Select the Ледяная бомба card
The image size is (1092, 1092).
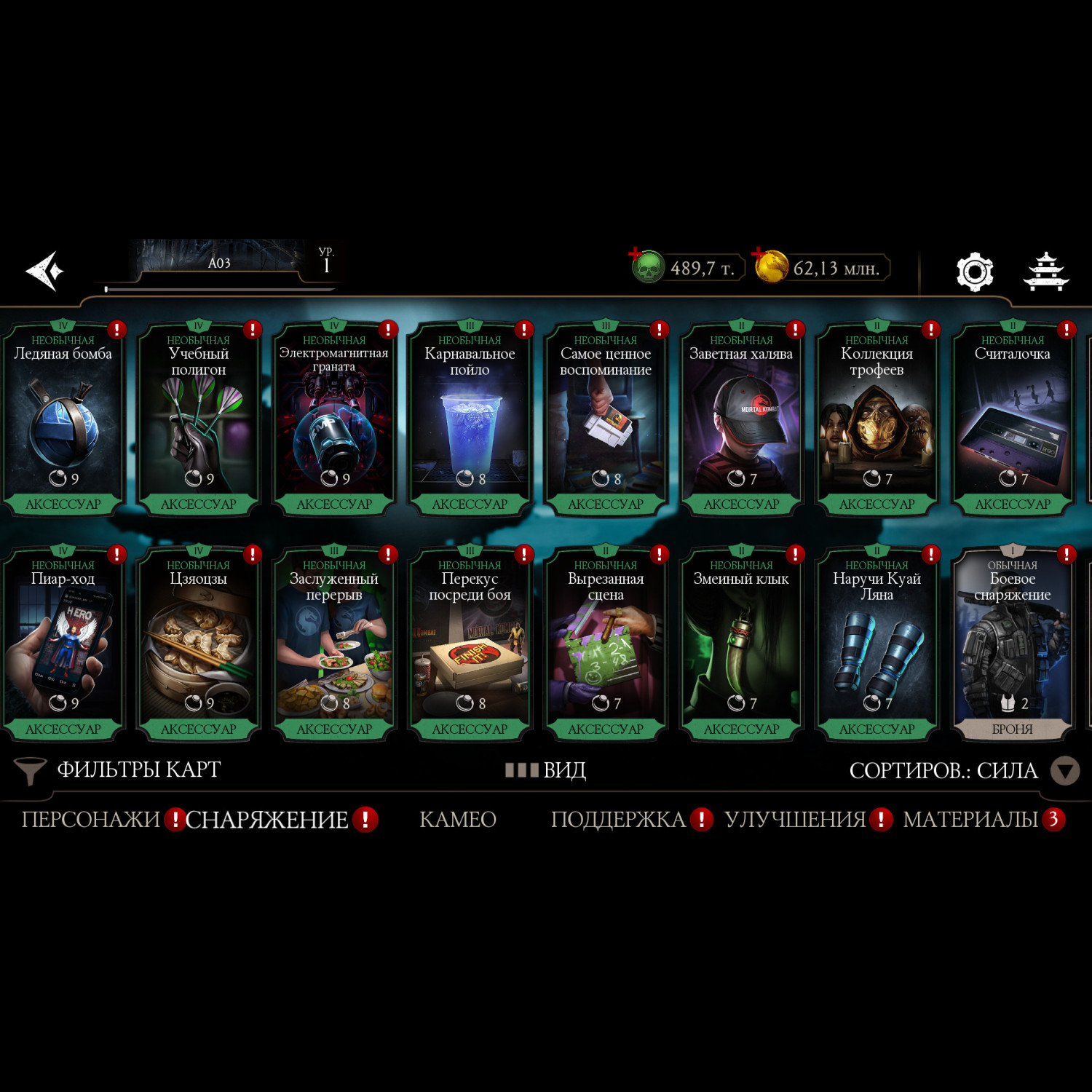pos(63,419)
